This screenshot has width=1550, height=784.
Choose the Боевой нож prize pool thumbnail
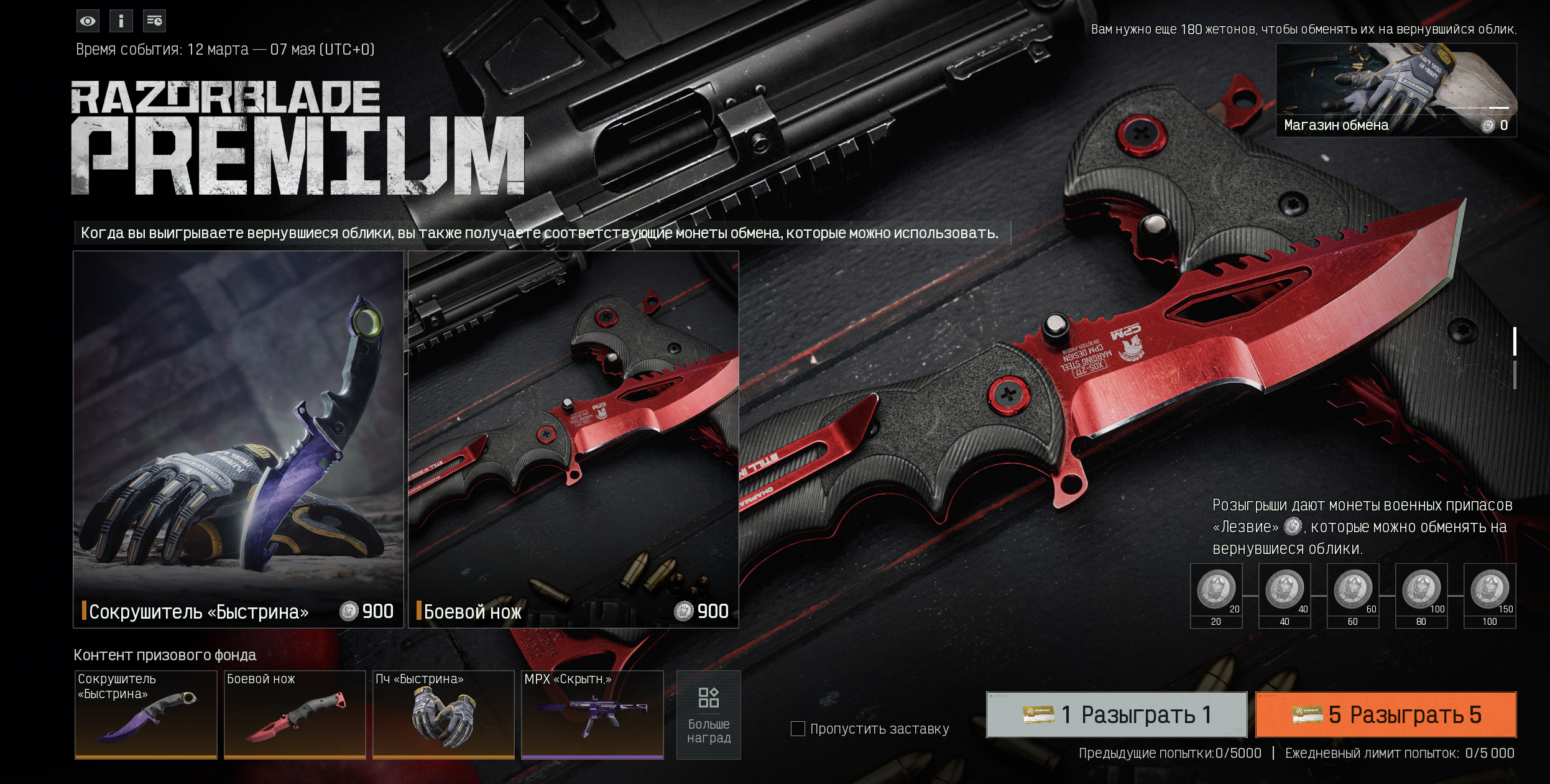click(x=295, y=714)
